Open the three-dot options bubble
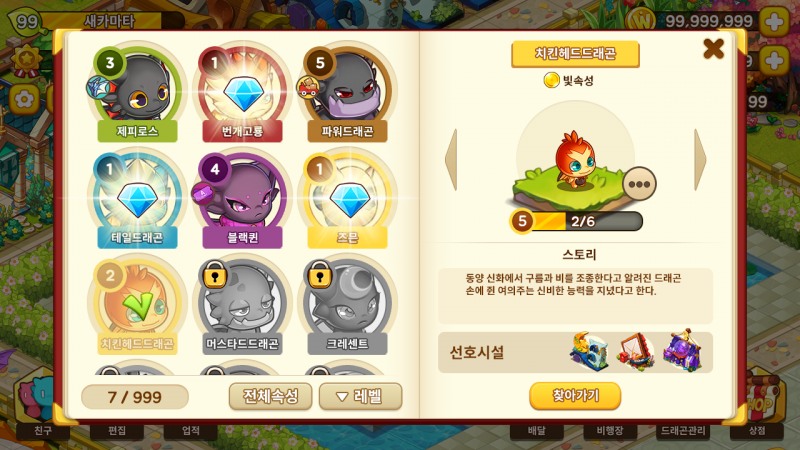 pos(638,183)
